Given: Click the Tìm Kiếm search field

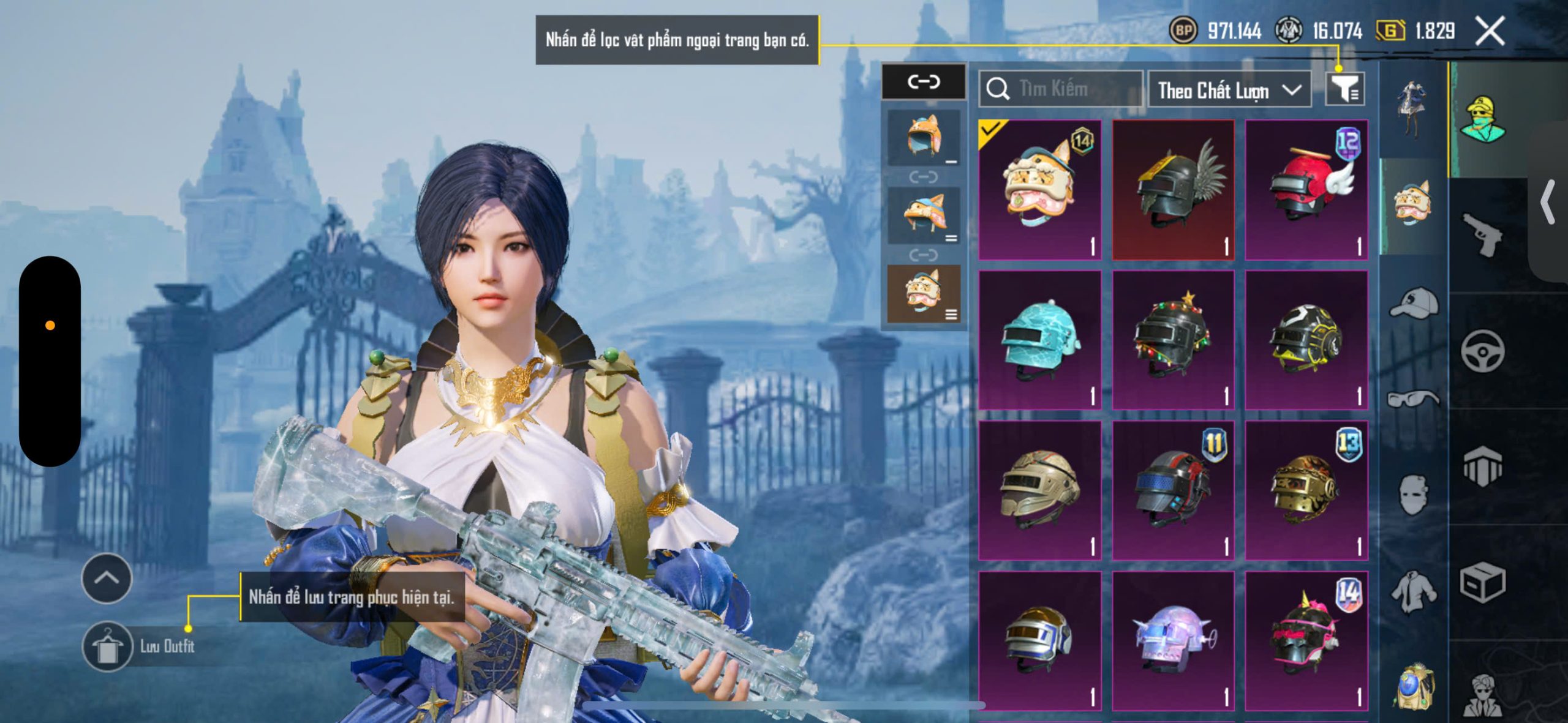Looking at the screenshot, I should (1061, 89).
